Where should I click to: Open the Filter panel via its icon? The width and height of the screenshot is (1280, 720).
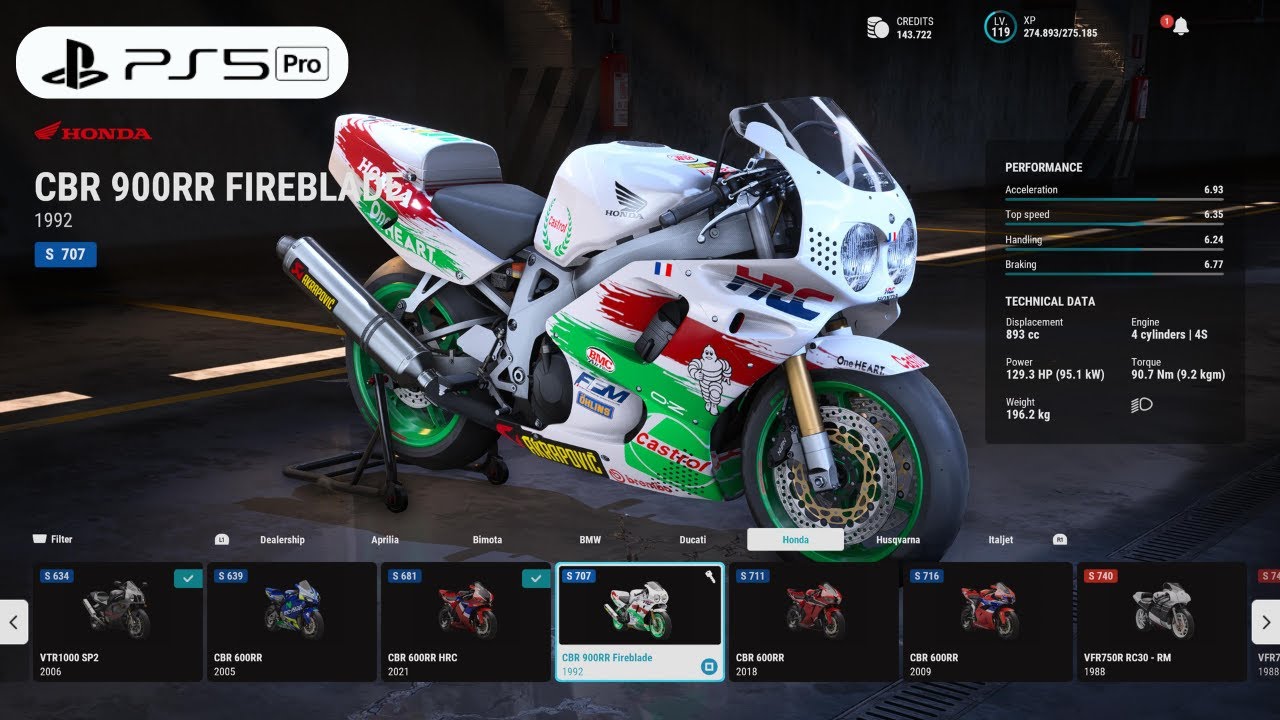tap(40, 539)
